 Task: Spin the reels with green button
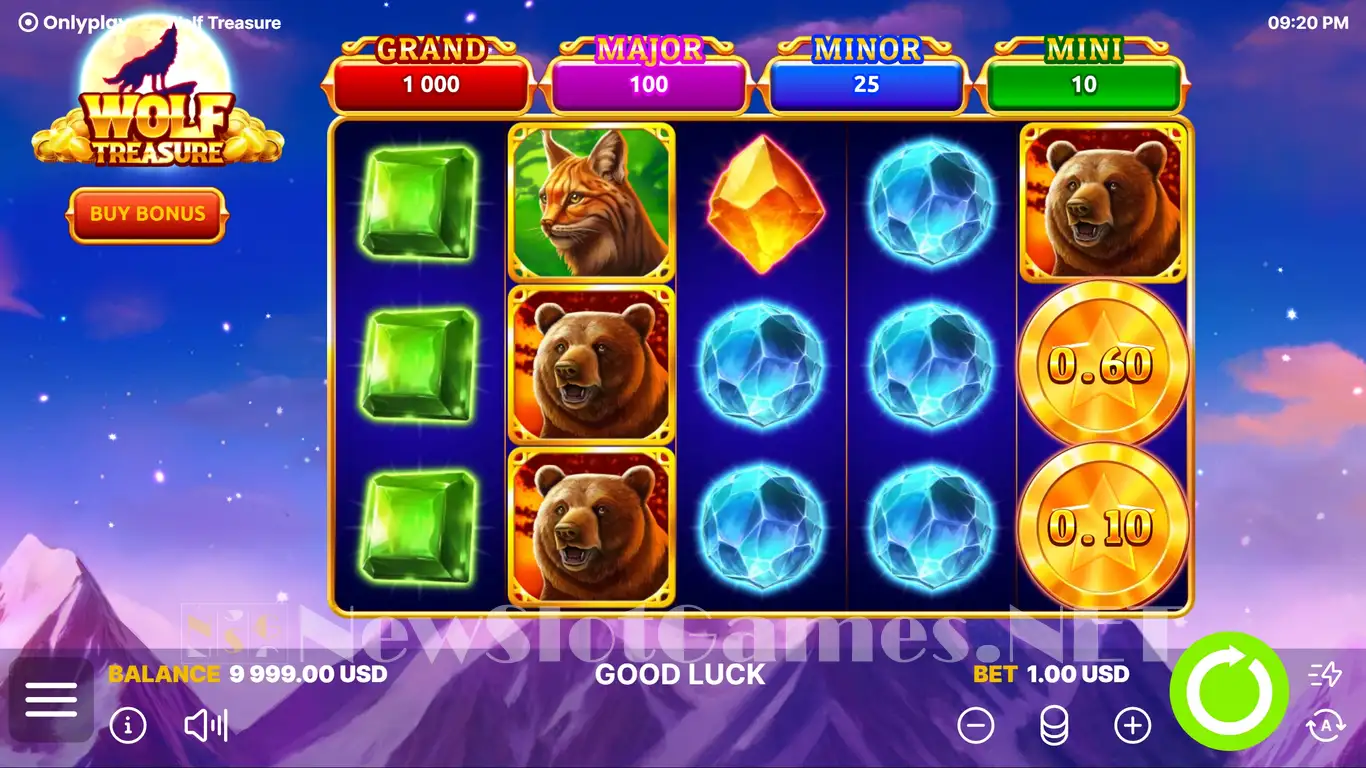point(1228,691)
